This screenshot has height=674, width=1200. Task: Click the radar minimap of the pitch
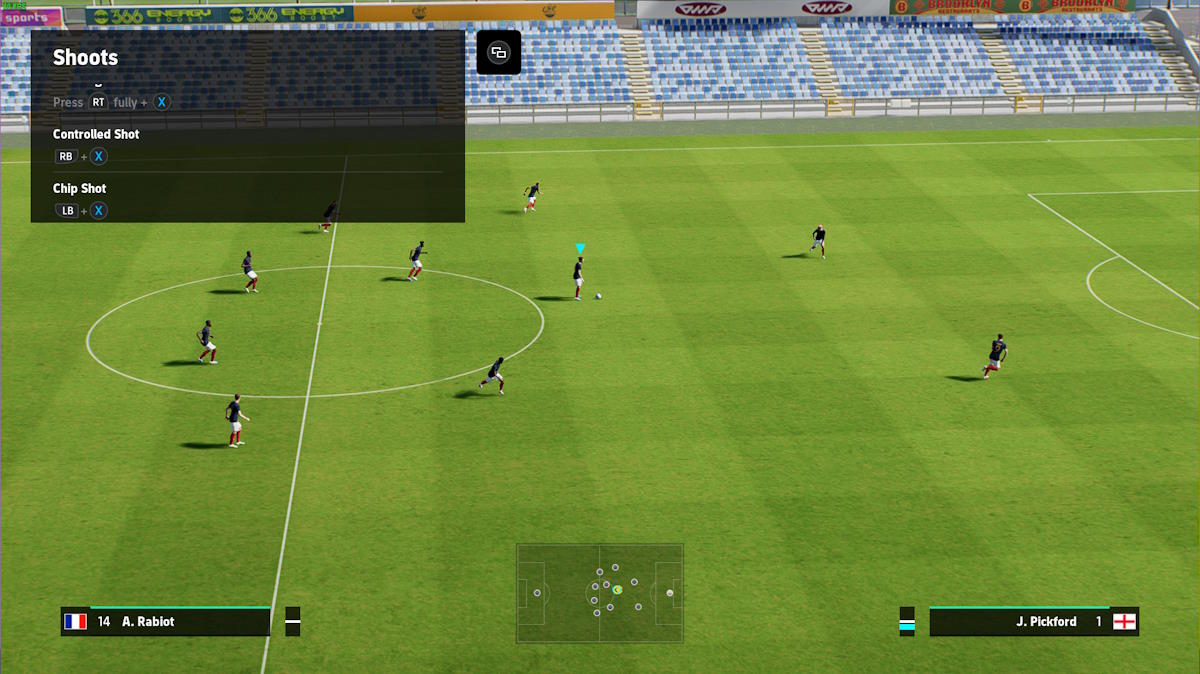click(600, 593)
